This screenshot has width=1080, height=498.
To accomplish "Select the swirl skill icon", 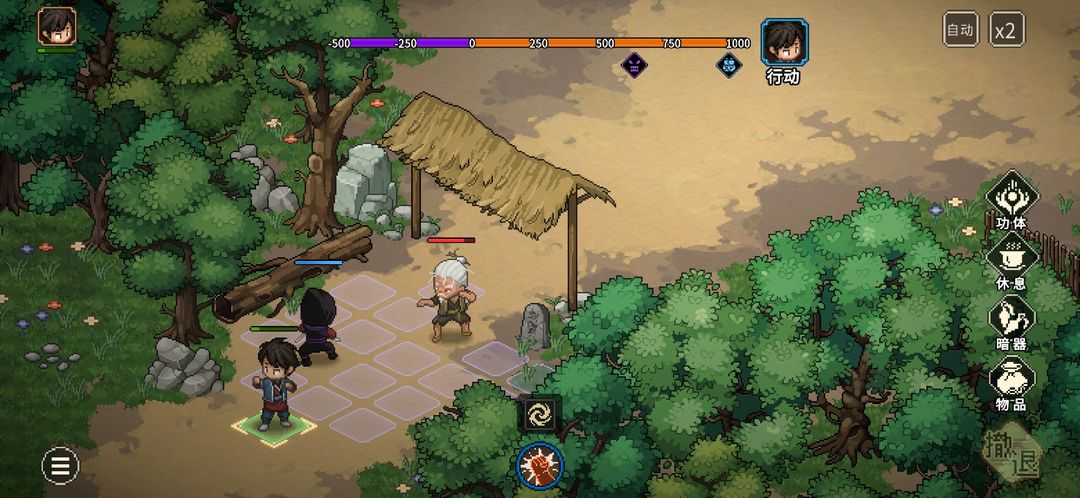I will coord(540,414).
